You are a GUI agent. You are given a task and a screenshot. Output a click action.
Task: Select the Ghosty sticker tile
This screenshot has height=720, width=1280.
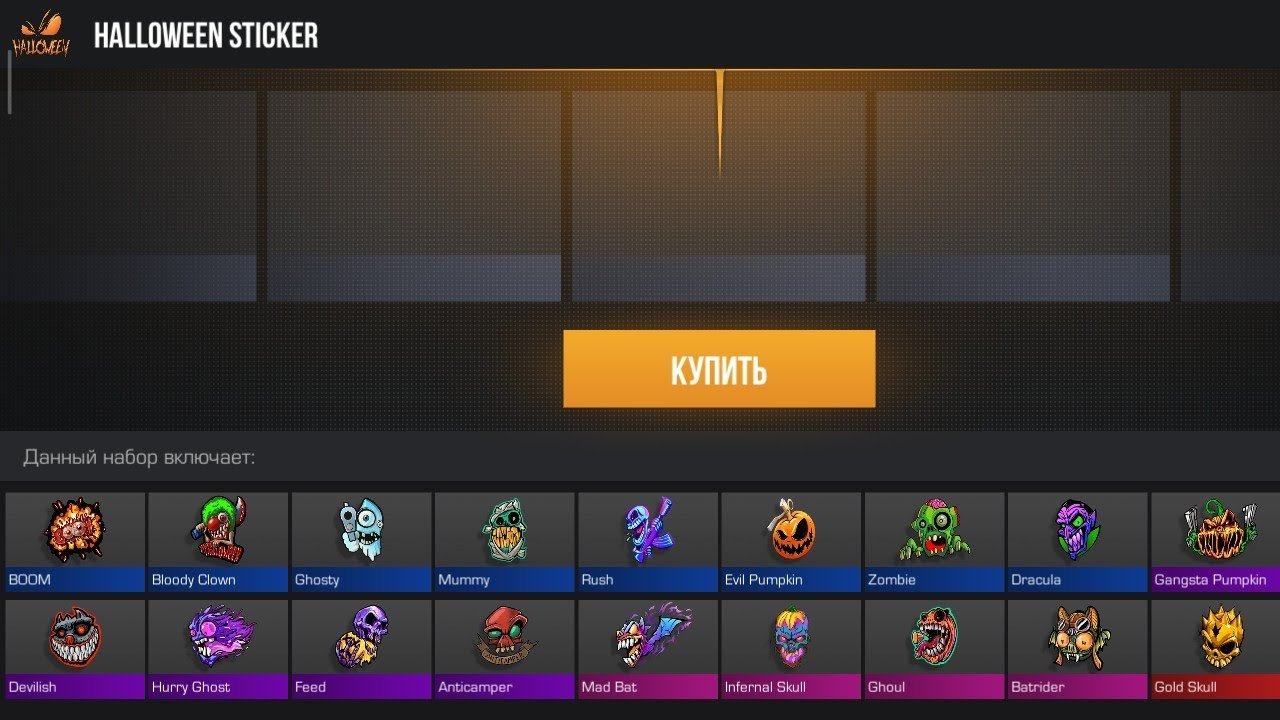tap(361, 541)
